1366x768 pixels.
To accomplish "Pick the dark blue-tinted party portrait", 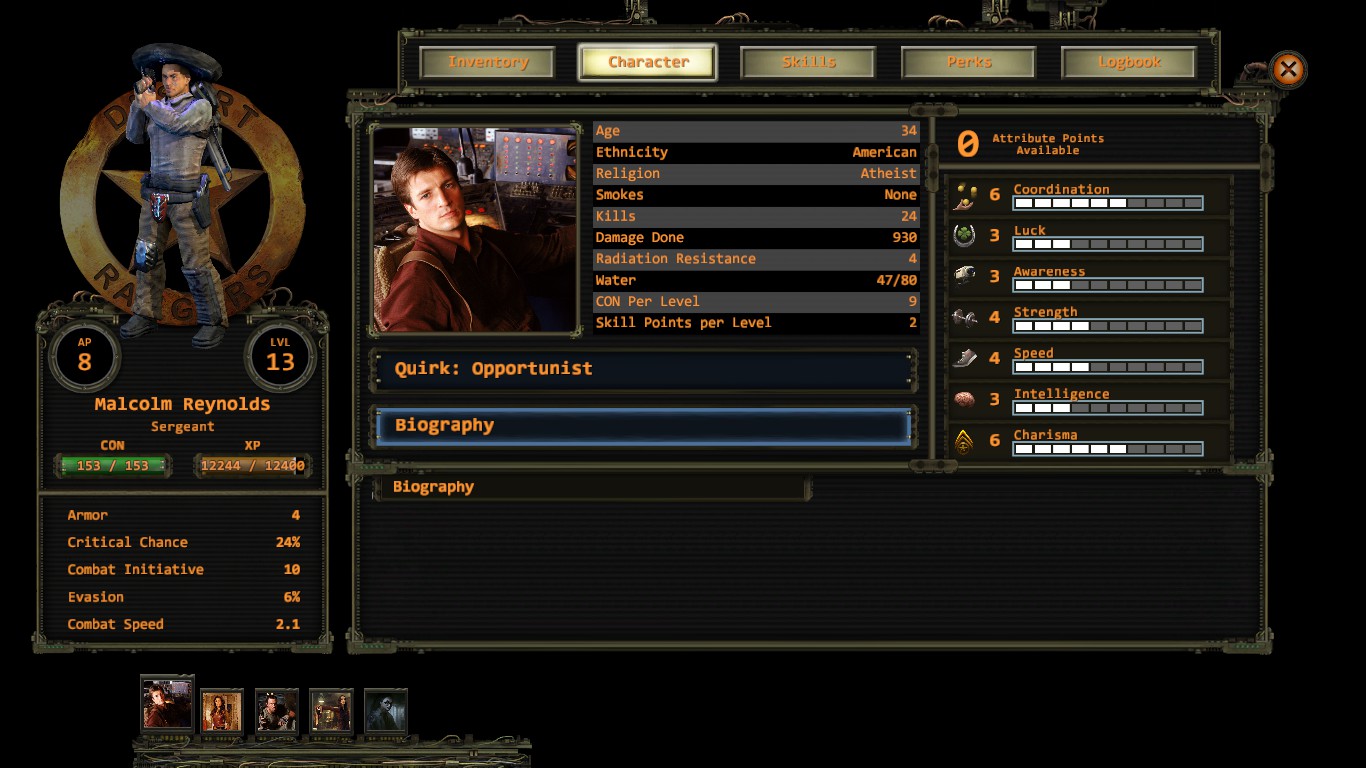I will [386, 712].
